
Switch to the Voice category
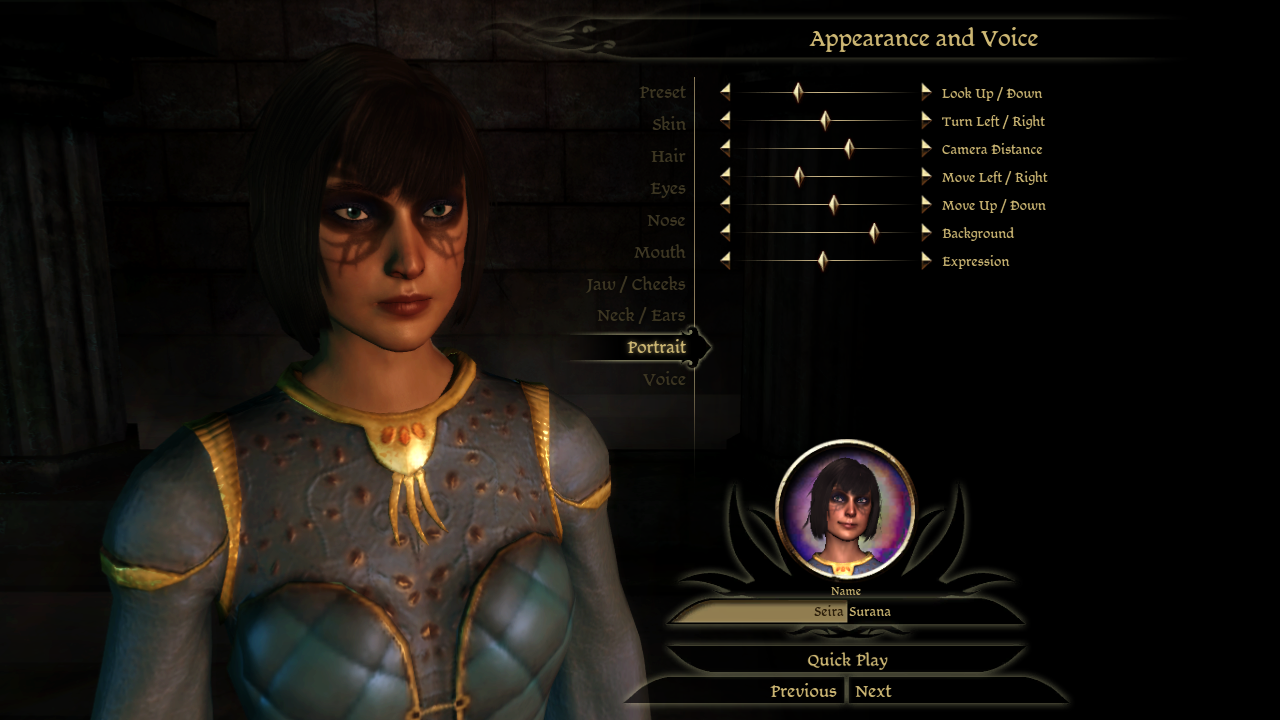tap(664, 380)
